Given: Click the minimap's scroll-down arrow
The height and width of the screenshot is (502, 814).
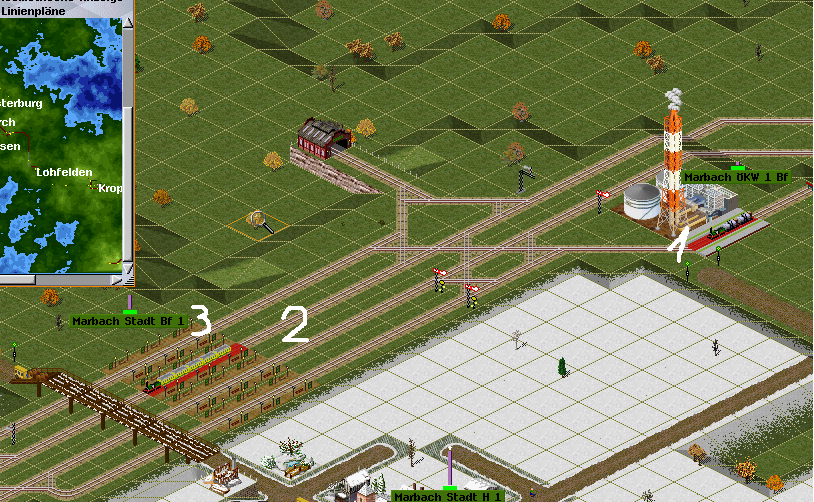Looking at the screenshot, I should tap(128, 267).
